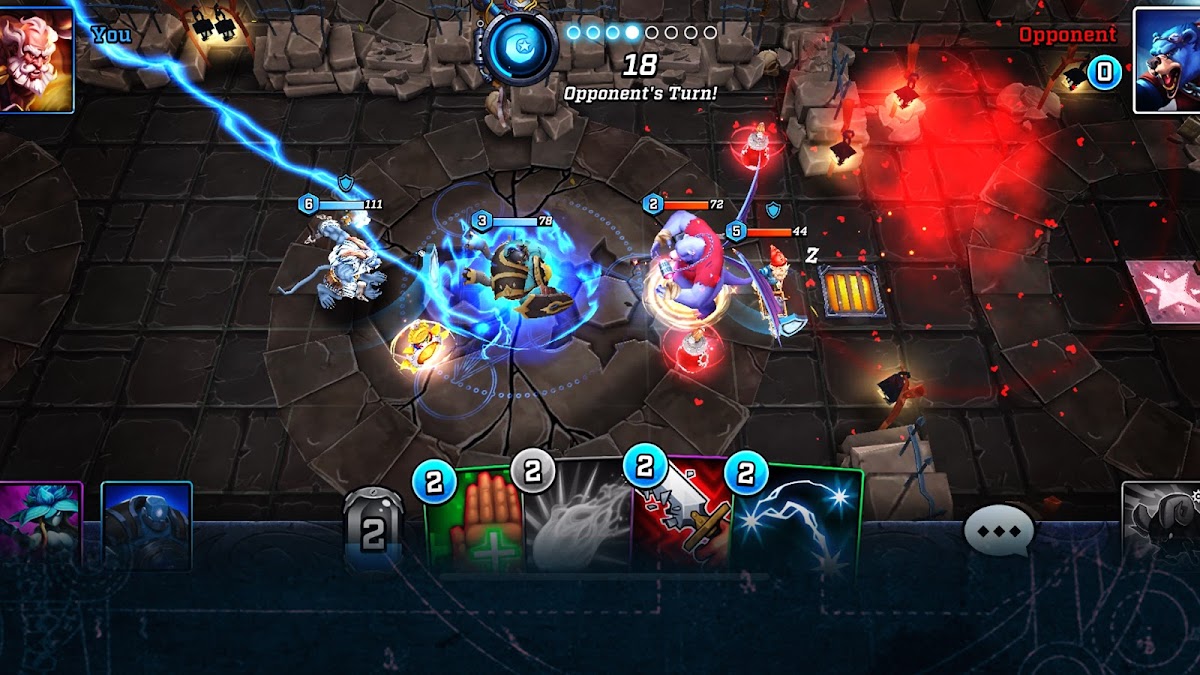Click the grey ram portrait with gear
Viewport: 1200px width, 675px height.
(1162, 520)
